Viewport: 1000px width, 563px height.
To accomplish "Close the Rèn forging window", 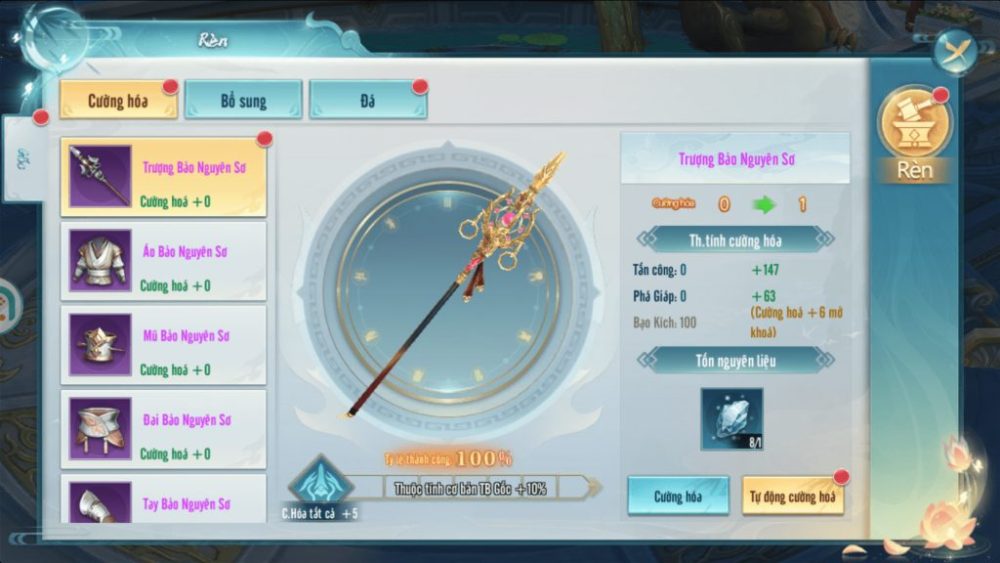I will click(955, 51).
